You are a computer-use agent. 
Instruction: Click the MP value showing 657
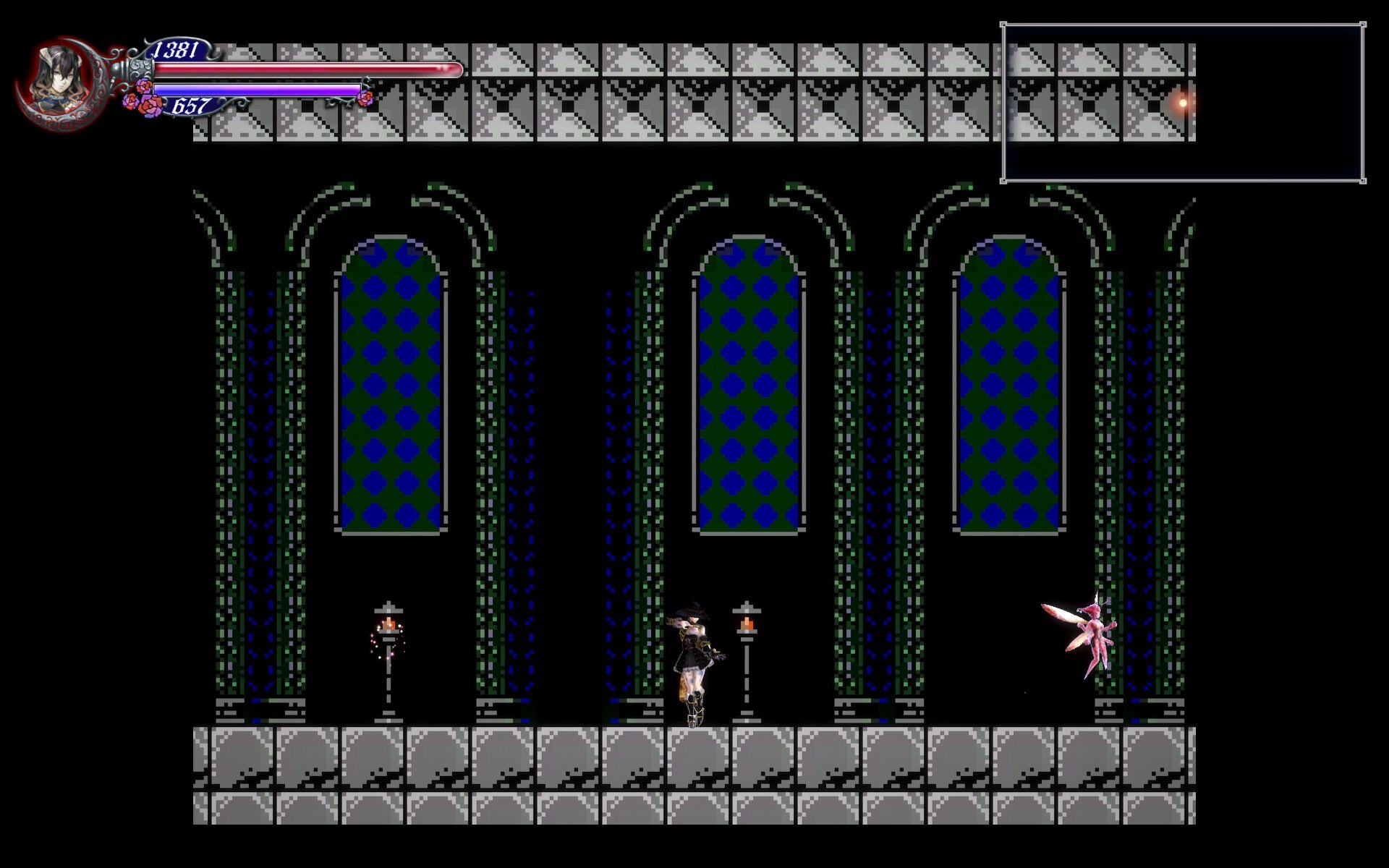(190, 107)
